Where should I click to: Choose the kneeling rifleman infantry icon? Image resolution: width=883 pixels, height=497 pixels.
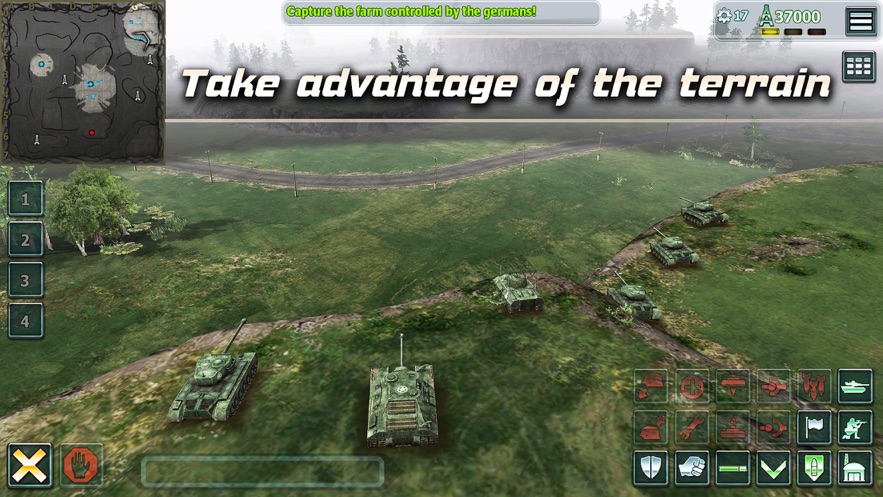[855, 427]
